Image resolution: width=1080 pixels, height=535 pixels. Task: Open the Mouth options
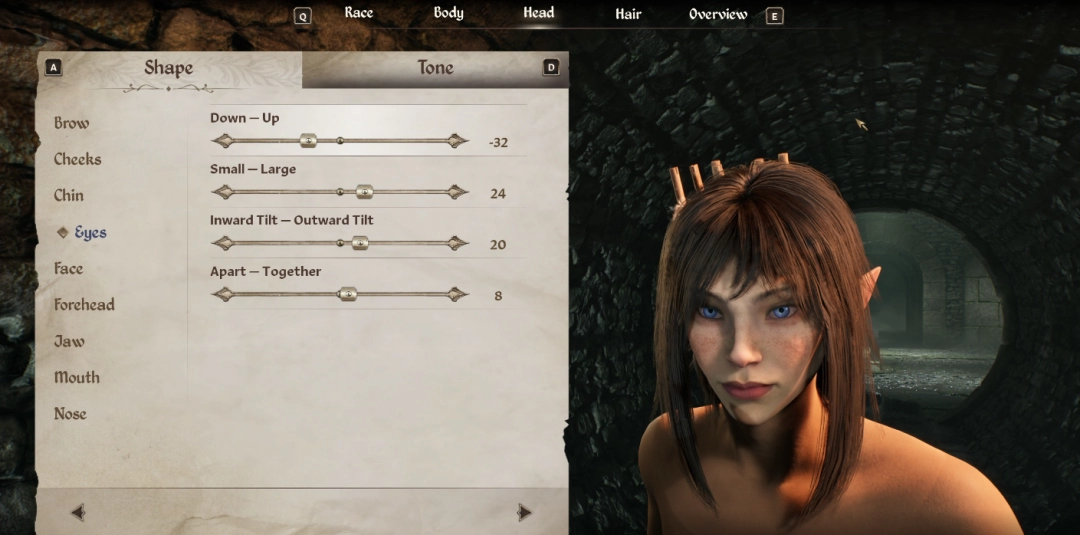pyautogui.click(x=77, y=377)
